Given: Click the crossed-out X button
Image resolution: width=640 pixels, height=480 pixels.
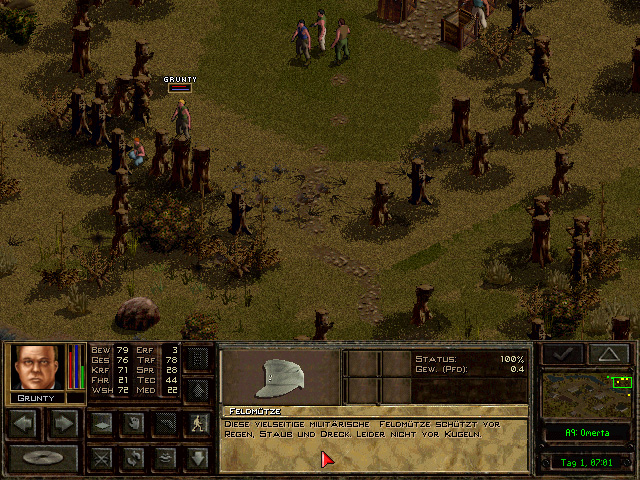Looking at the screenshot, I should click(x=101, y=459).
